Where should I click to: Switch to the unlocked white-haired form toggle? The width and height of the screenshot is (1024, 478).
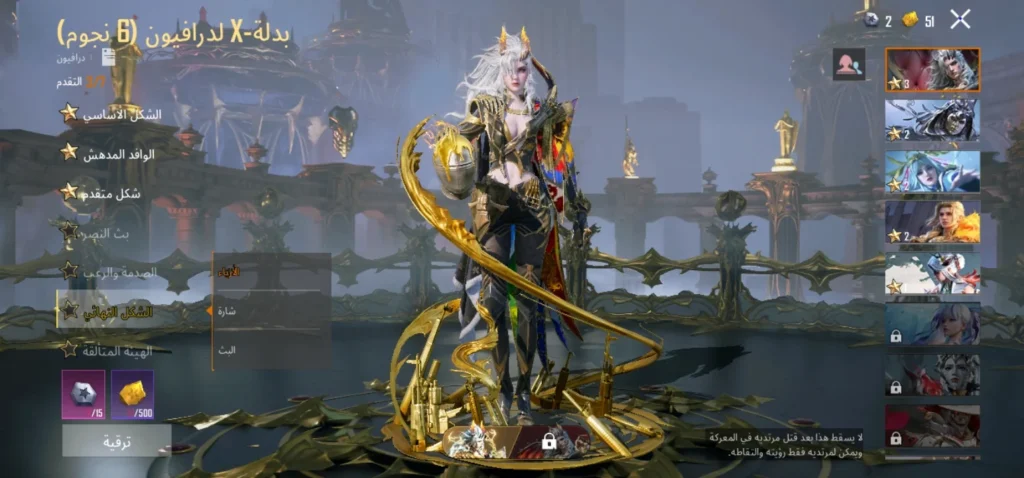point(476,440)
